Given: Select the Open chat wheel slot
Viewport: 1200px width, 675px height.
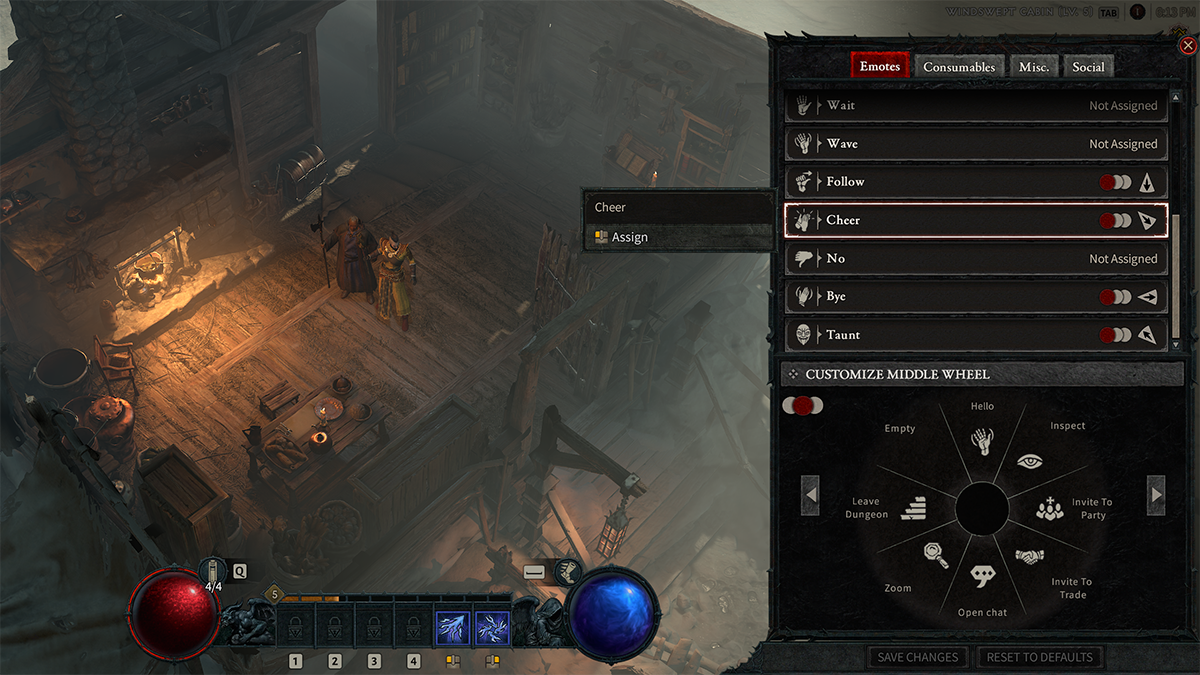Looking at the screenshot, I should 983,576.
